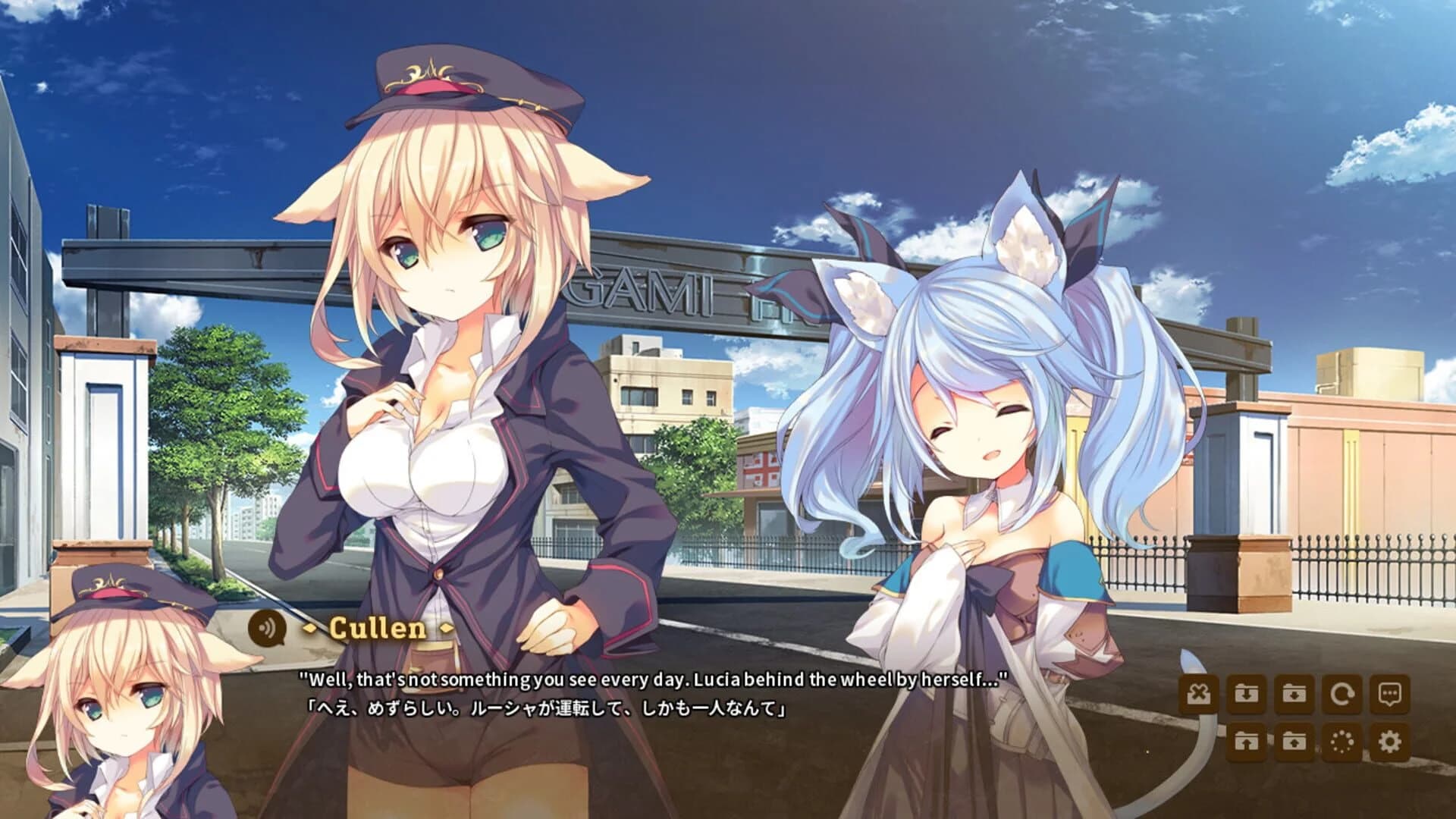Screen dimensions: 1456x819
Task: Activate skip mode with dotted circle icon
Action: tap(1344, 743)
